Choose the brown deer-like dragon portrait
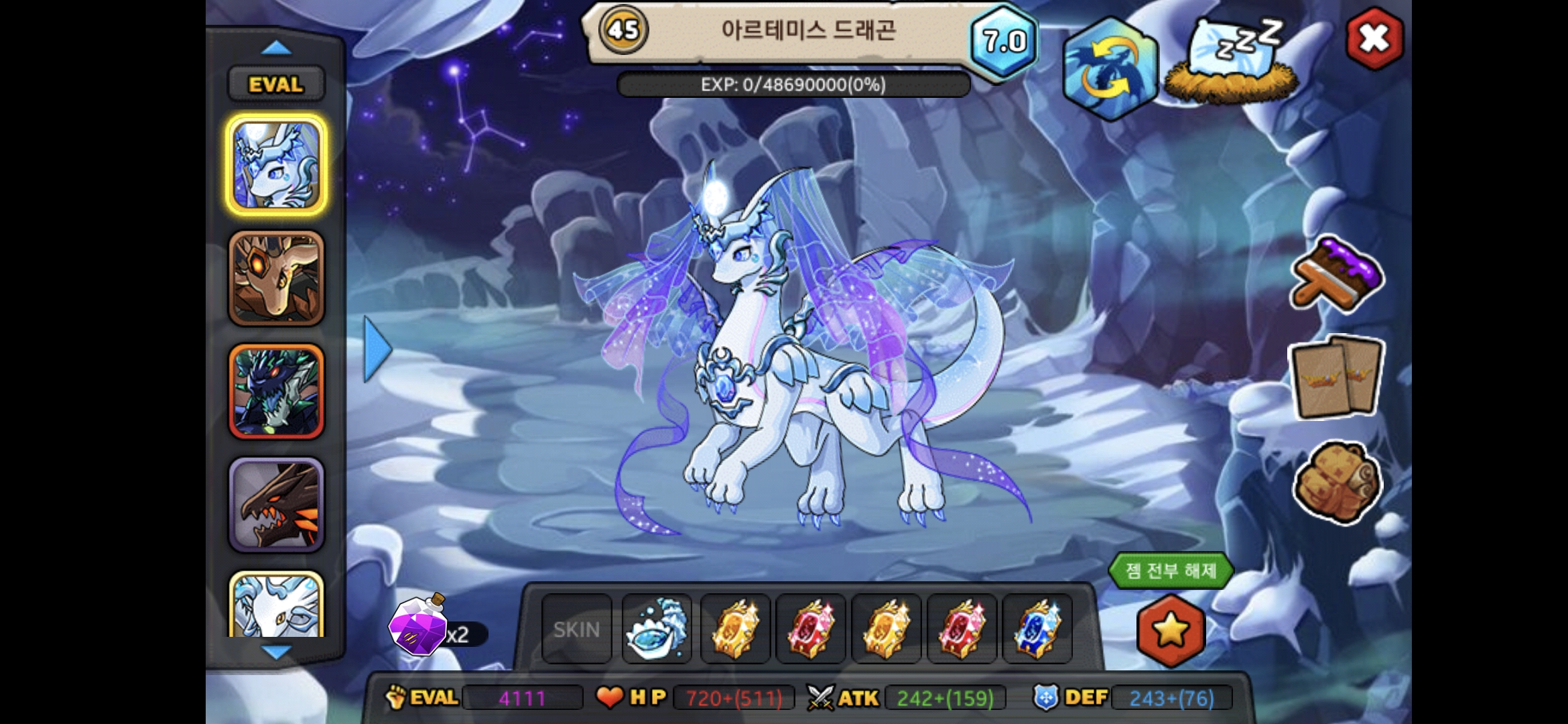The width and height of the screenshot is (1568, 724). 276,279
